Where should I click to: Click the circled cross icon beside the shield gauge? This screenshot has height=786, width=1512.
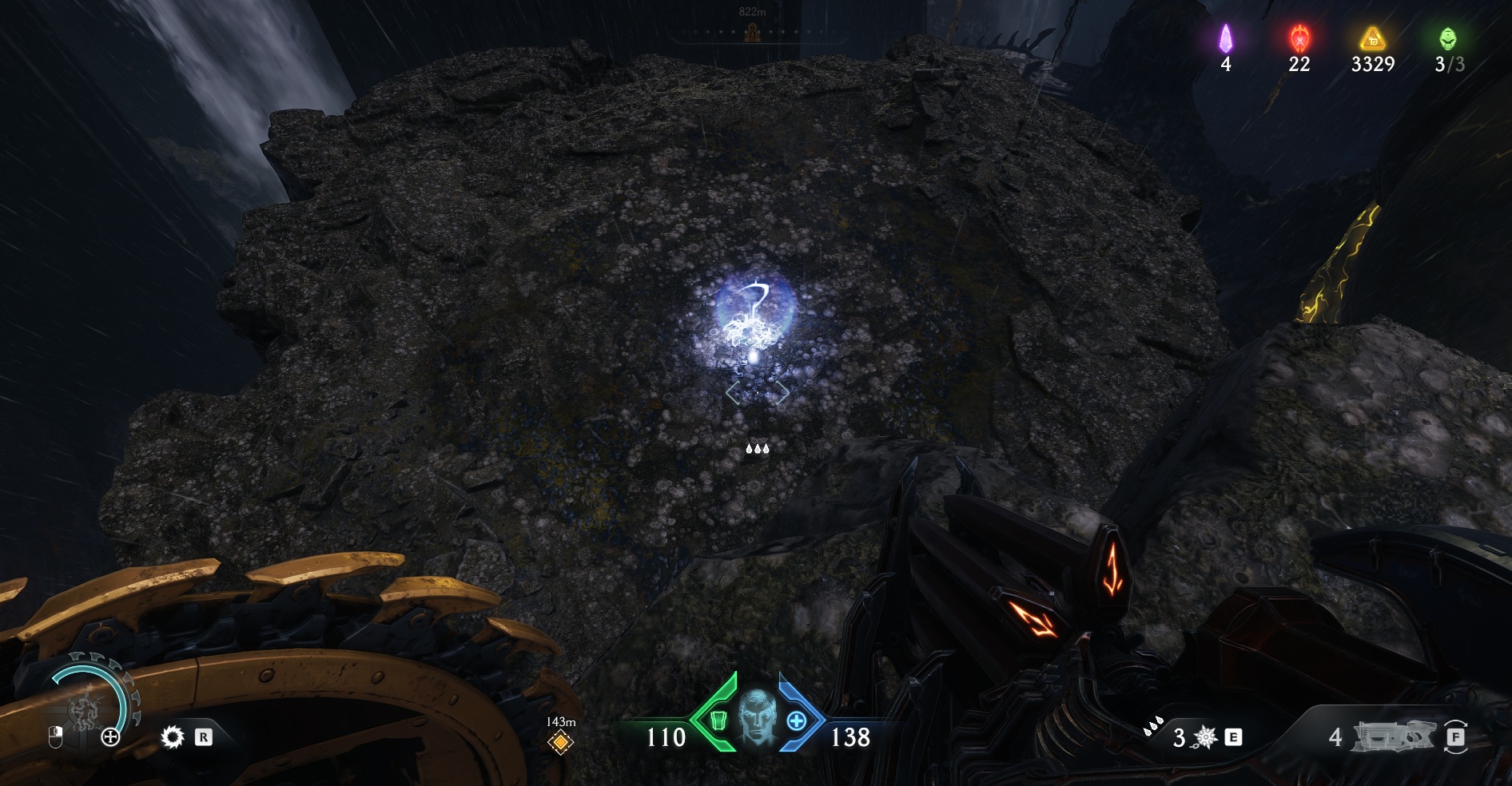click(x=110, y=737)
